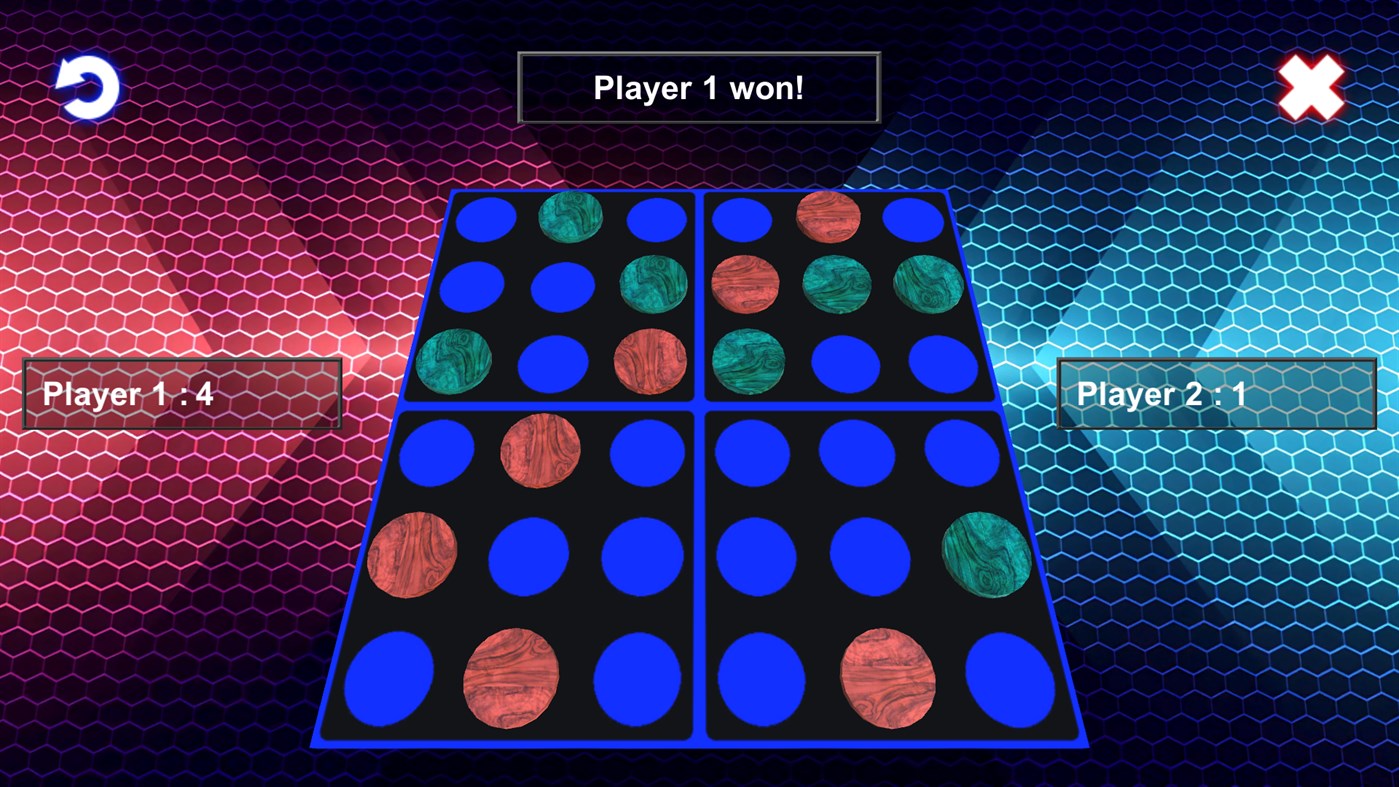Screen dimensions: 1399x787
Task: Click the green marble in the top-left quadrant
Action: tap(570, 218)
